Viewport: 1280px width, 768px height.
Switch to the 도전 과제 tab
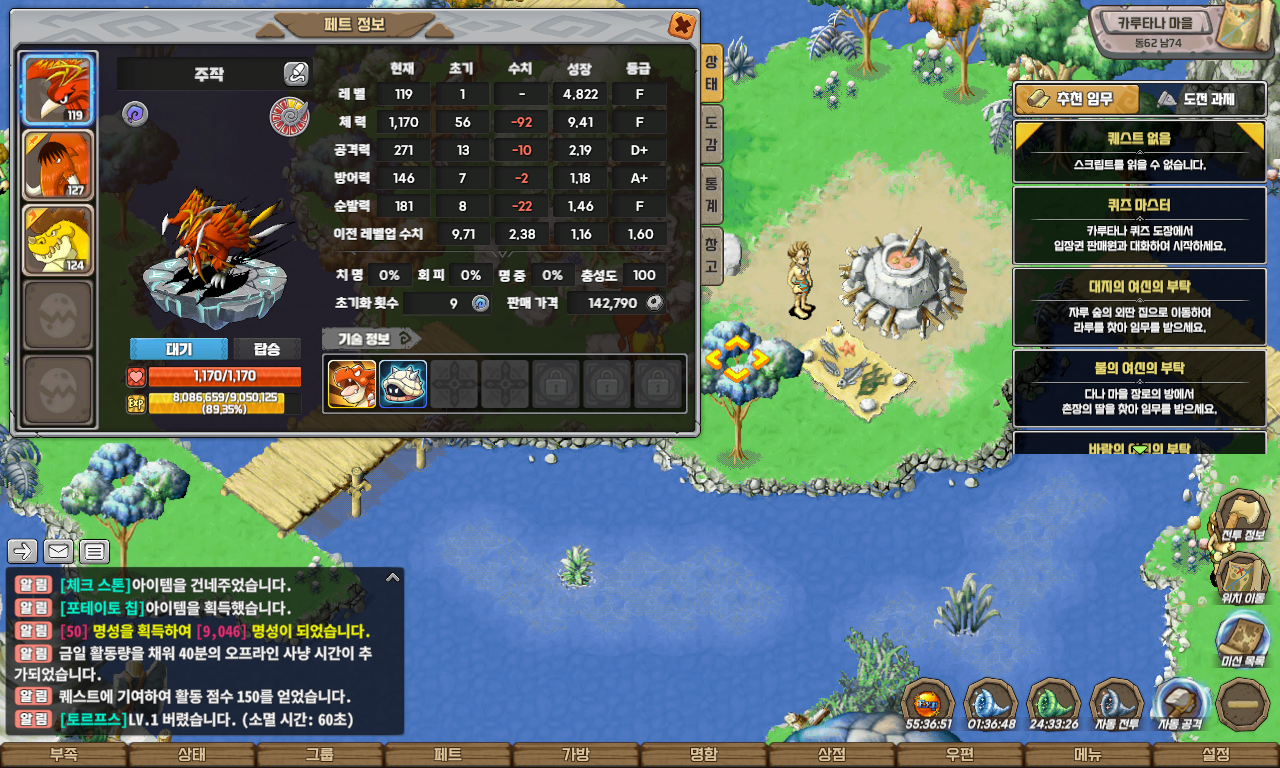1203,99
